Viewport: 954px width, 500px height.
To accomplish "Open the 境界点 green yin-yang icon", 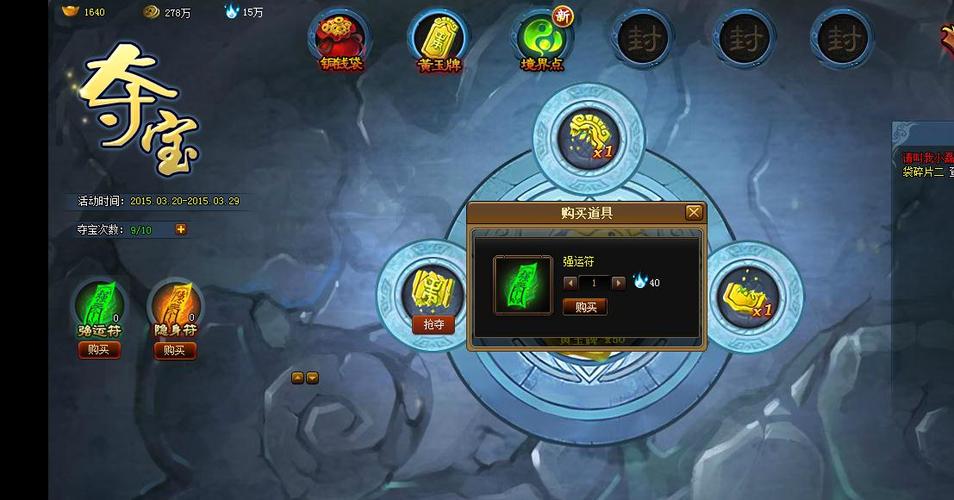I will (541, 37).
